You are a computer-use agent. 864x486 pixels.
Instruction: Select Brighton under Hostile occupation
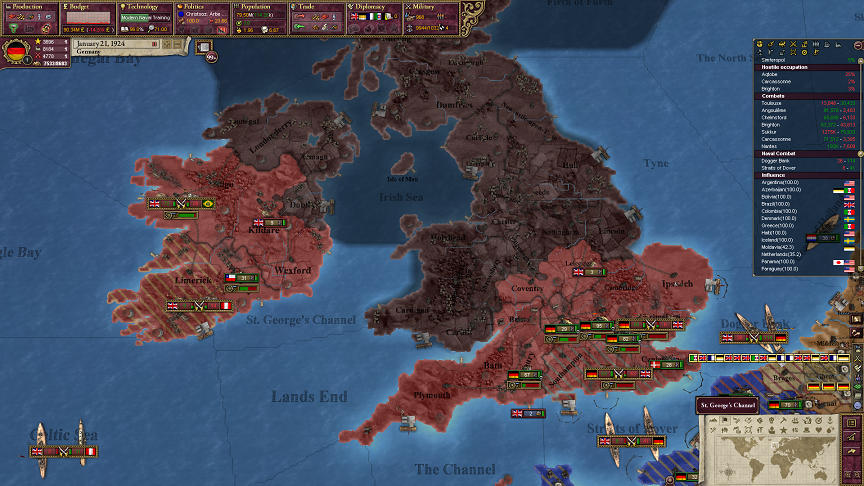771,89
